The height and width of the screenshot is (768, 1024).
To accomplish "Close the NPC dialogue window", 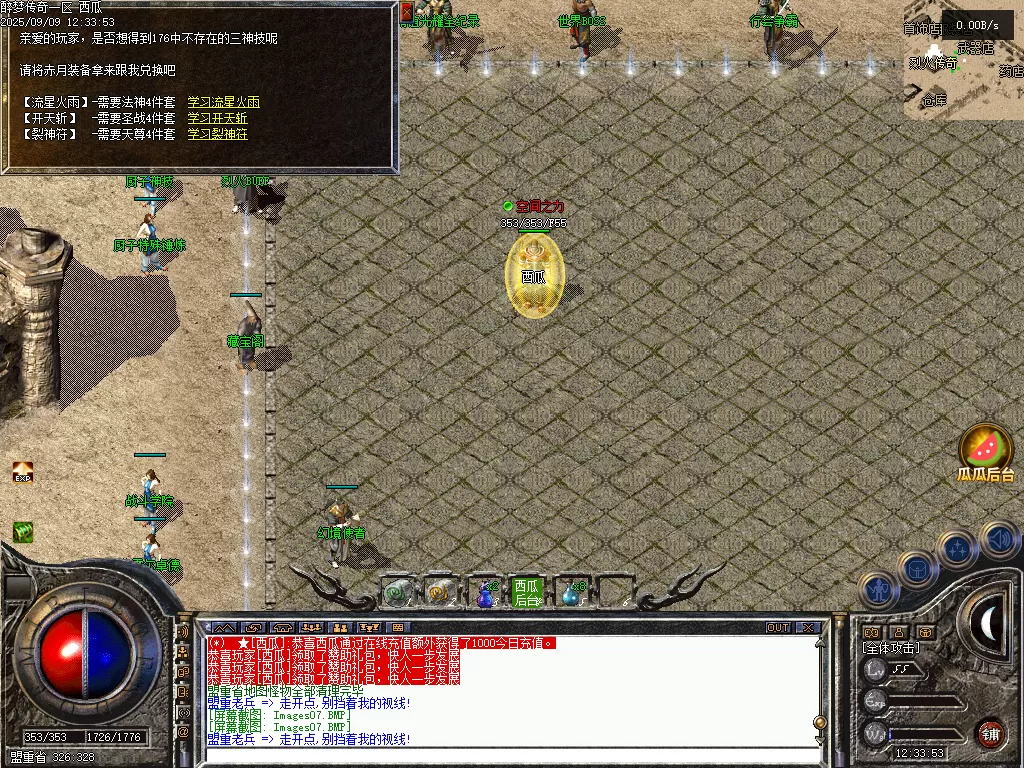I will [407, 12].
